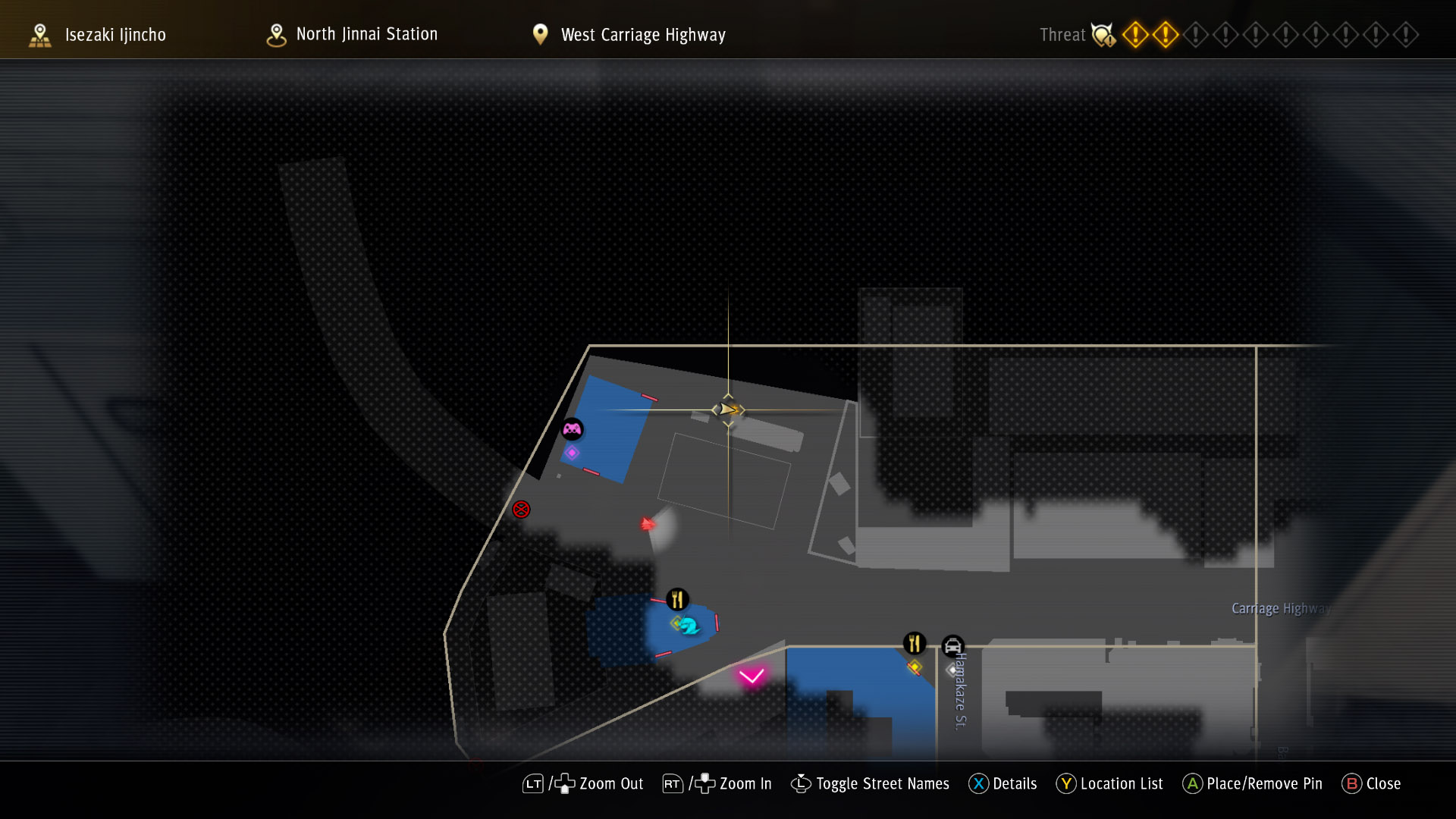This screenshot has width=1456, height=819.
Task: Select the restaurant marker above the cyan swirl
Action: coord(677,600)
